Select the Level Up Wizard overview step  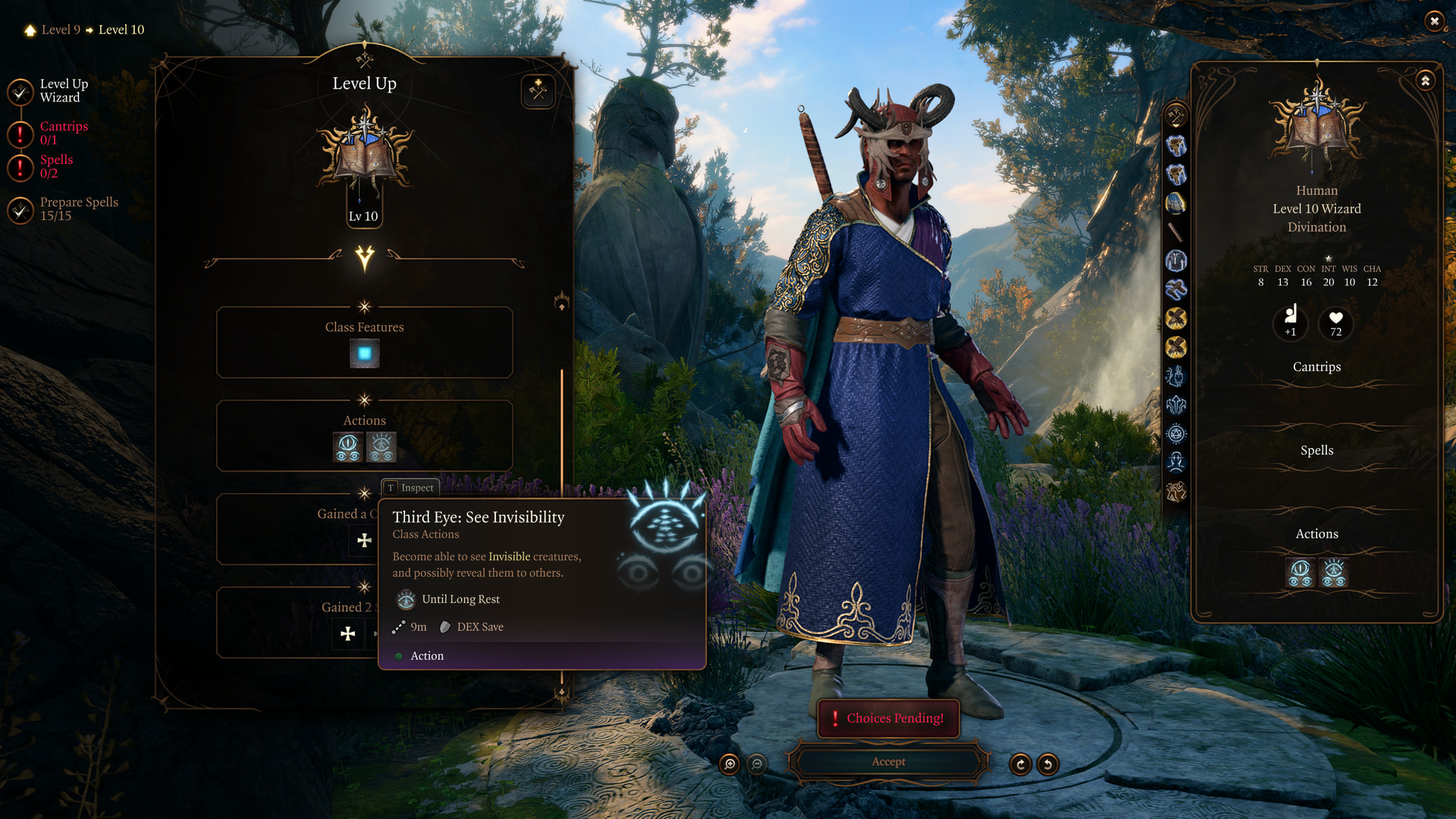(x=64, y=90)
